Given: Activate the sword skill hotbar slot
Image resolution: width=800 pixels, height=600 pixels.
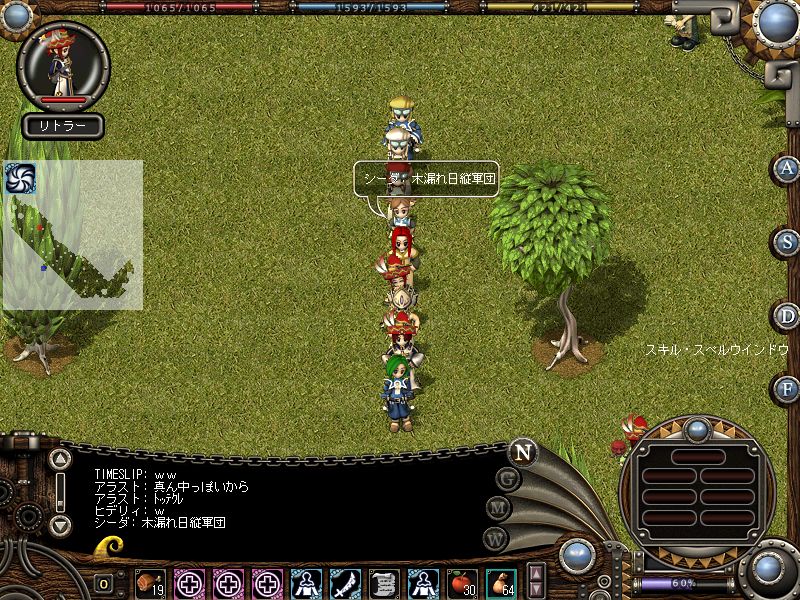Looking at the screenshot, I should (345, 583).
